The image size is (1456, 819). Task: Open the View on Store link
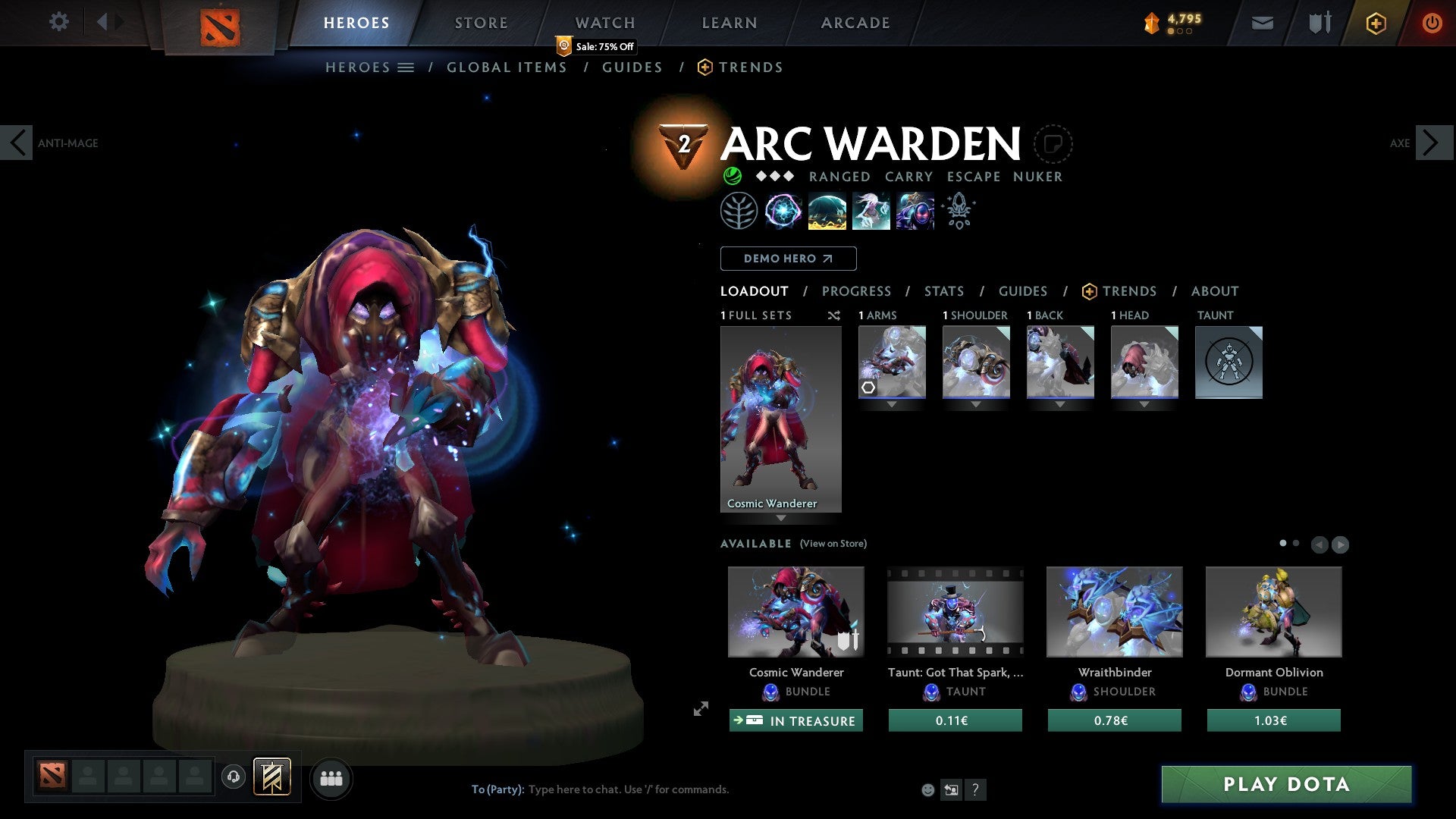pos(833,544)
